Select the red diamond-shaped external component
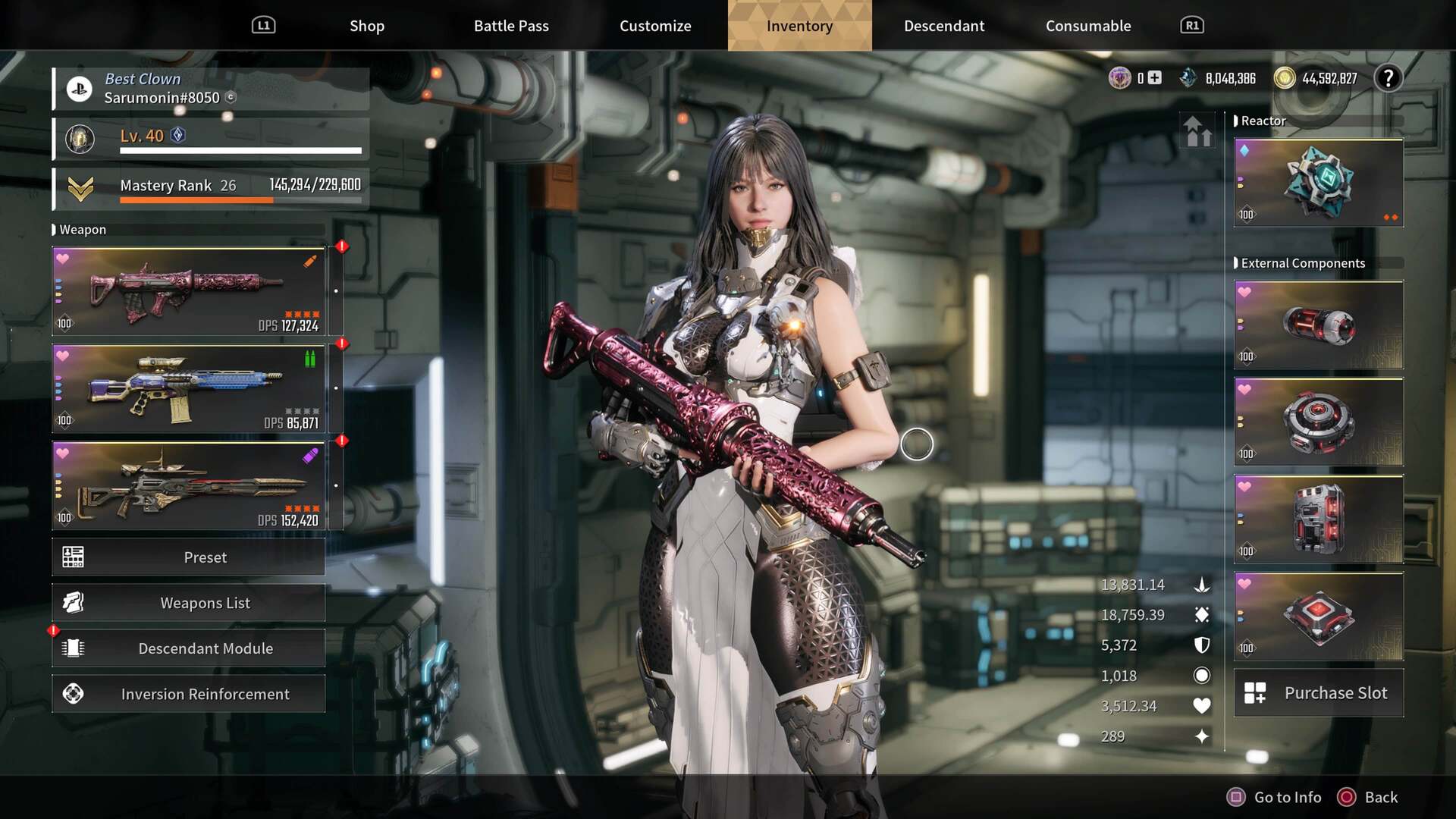The height and width of the screenshot is (819, 1456). (1319, 617)
